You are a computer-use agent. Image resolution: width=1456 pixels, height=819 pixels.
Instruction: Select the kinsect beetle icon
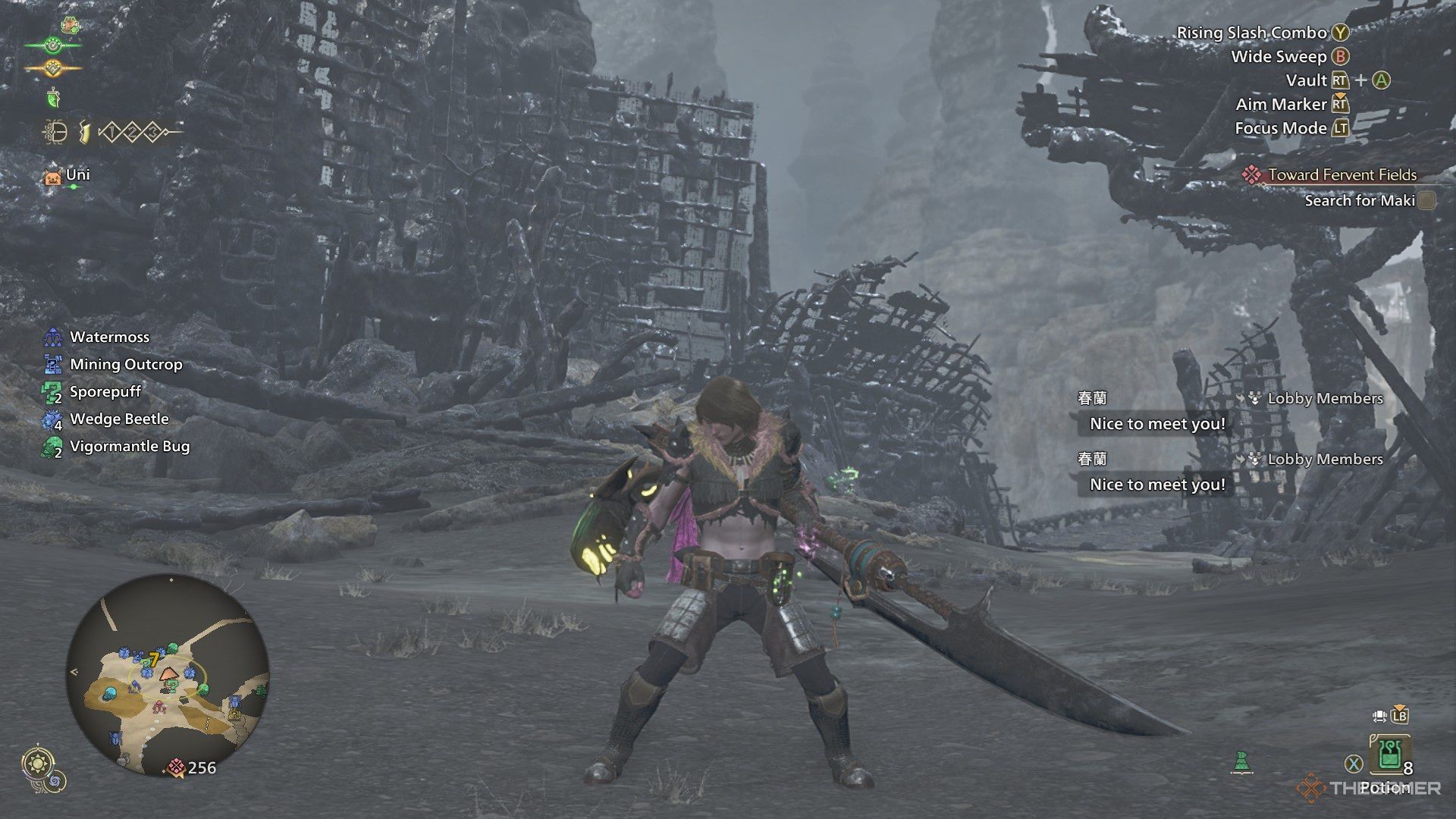pos(55,133)
